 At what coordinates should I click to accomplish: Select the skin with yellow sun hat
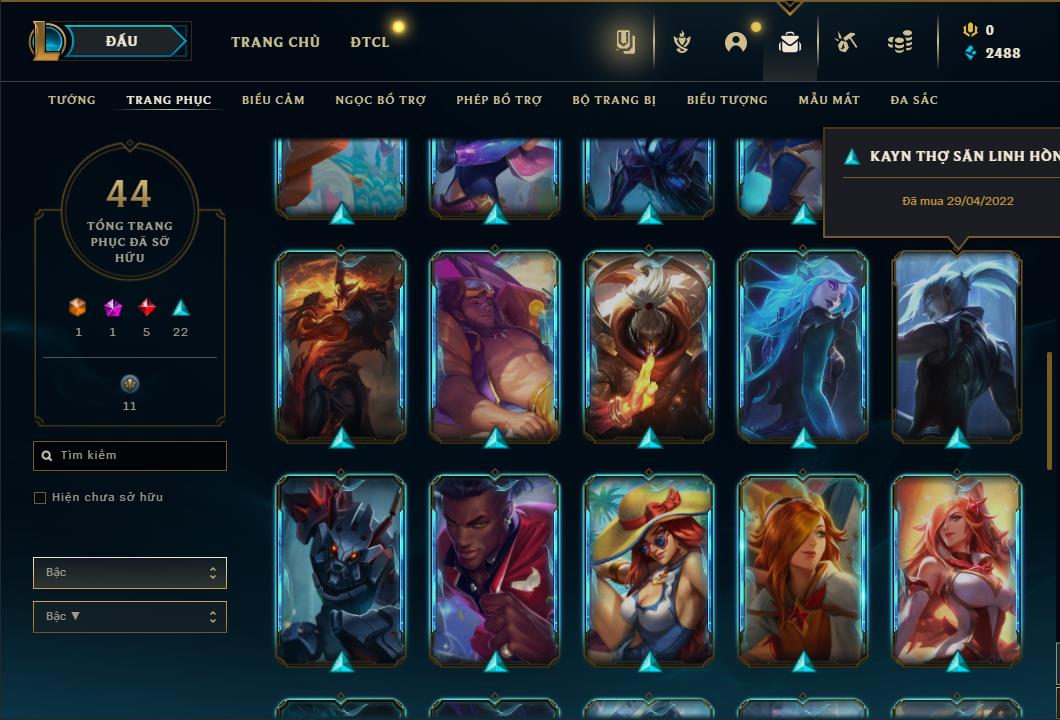point(649,568)
